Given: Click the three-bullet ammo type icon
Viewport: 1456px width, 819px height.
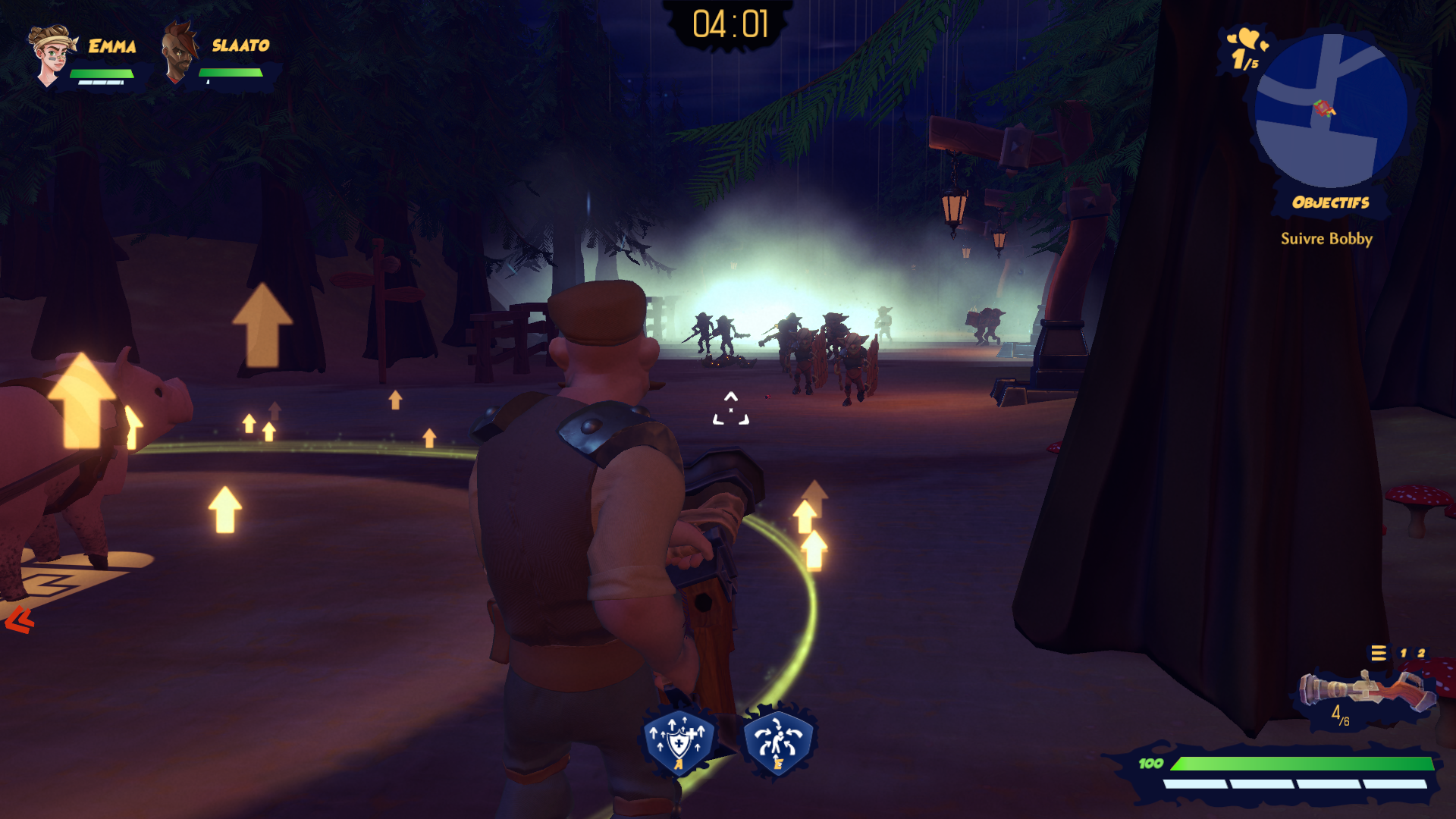Looking at the screenshot, I should click(1378, 653).
